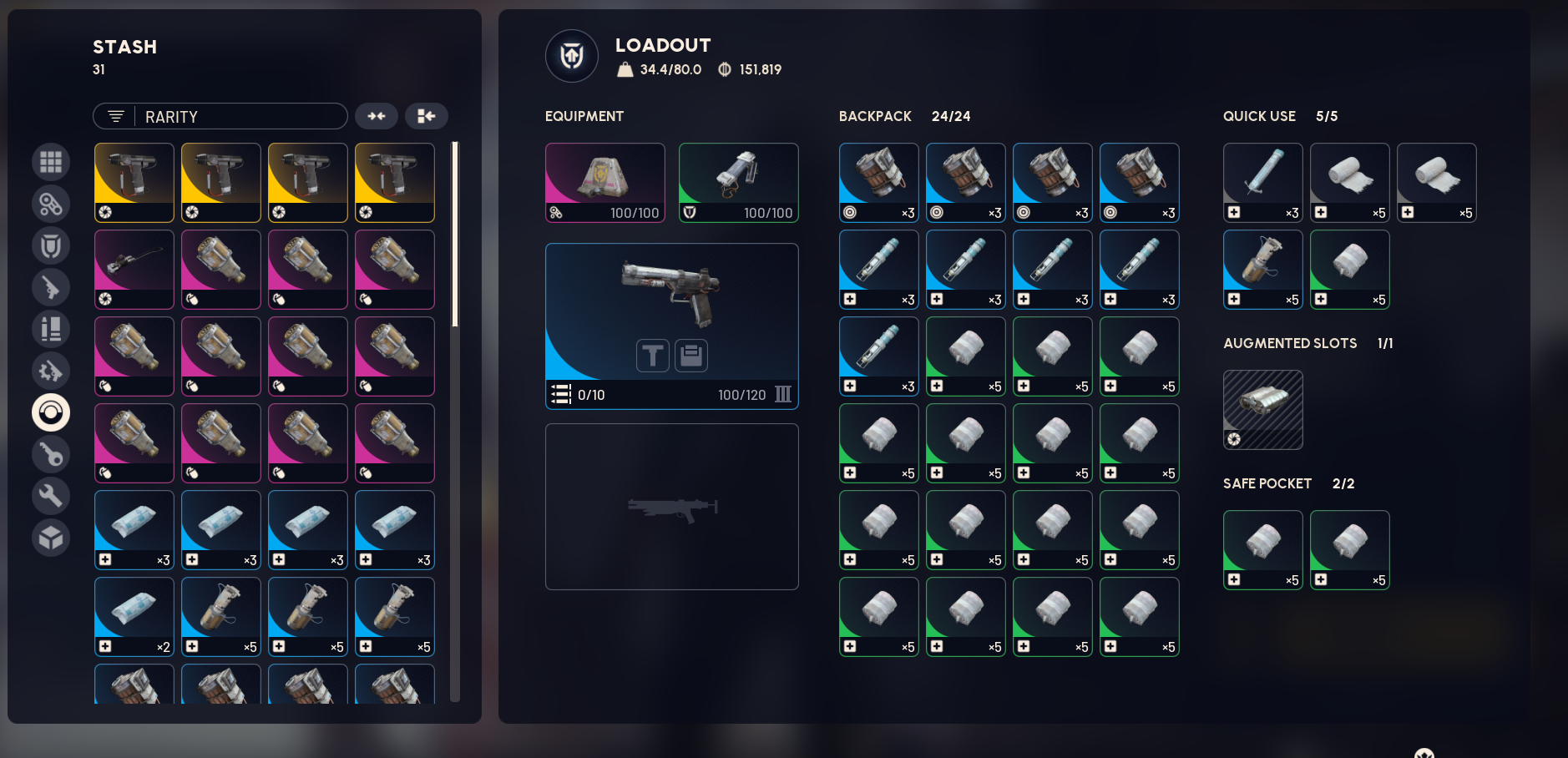
Task: Select the blue-cornered x5 item in Quick Use
Action: [1263, 270]
